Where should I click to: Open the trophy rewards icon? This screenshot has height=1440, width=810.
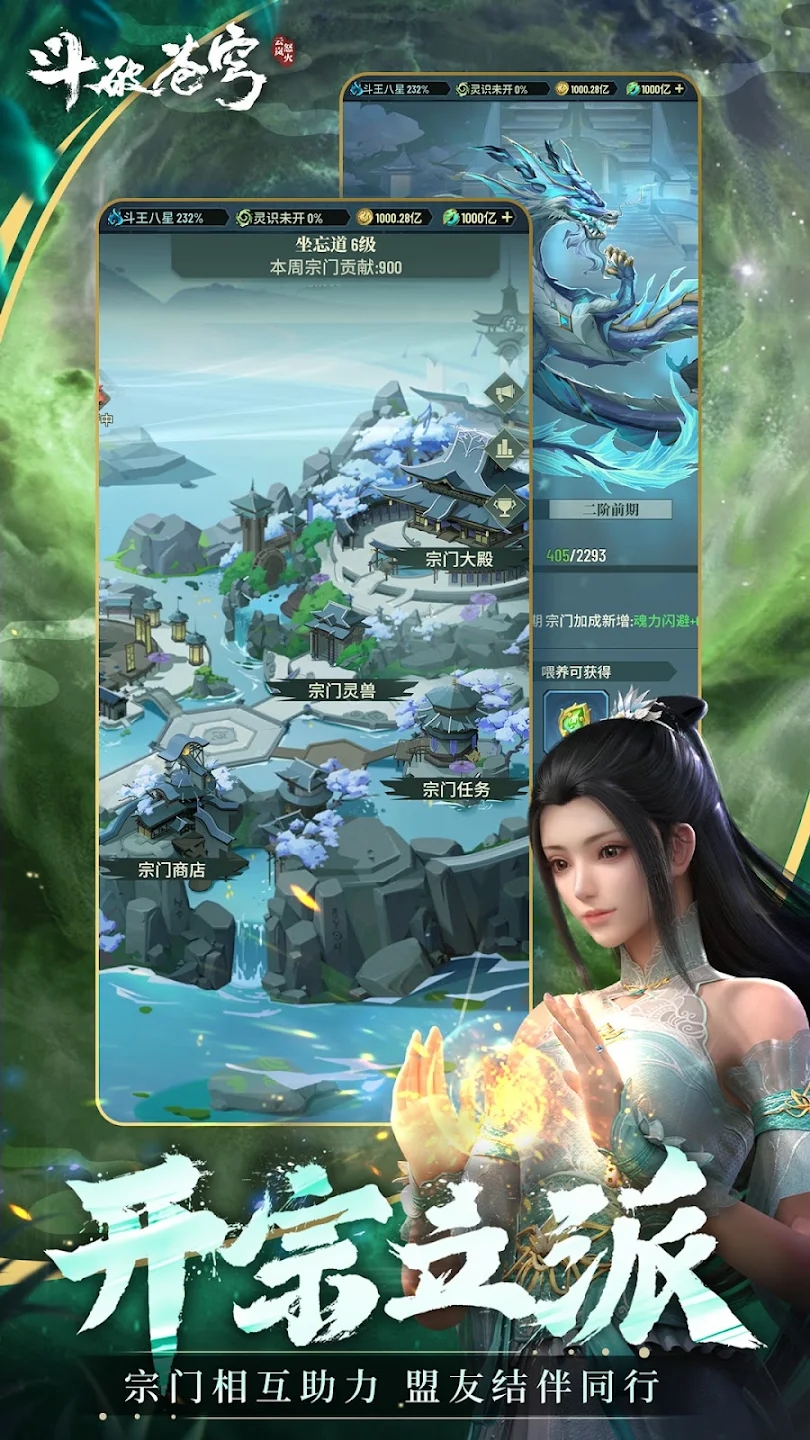[x=503, y=503]
